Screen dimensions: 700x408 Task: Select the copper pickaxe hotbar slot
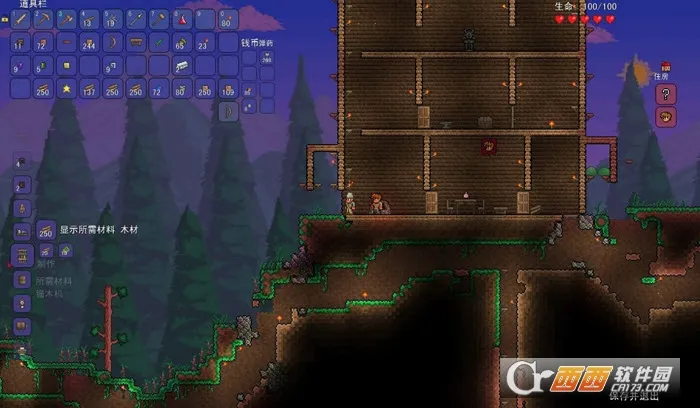pos(43,20)
